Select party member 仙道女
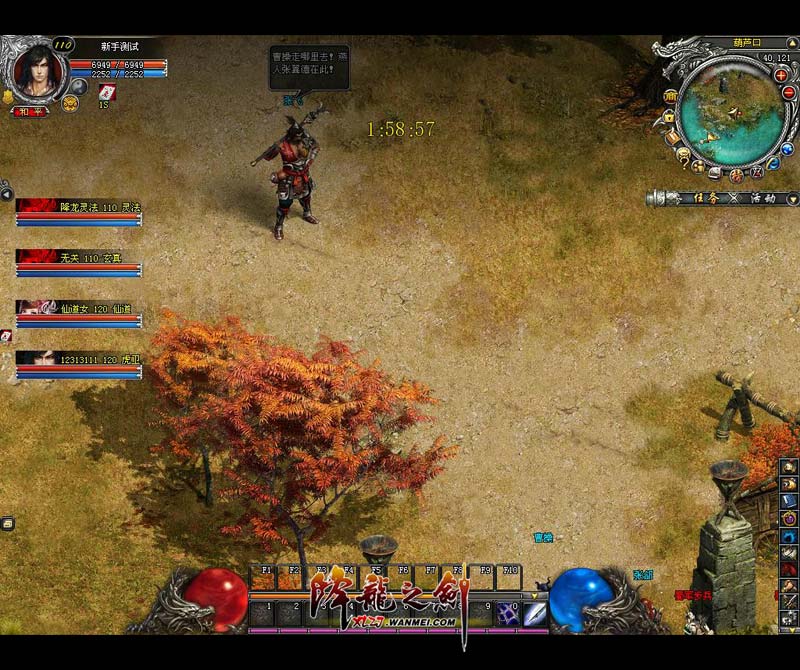 79,313
